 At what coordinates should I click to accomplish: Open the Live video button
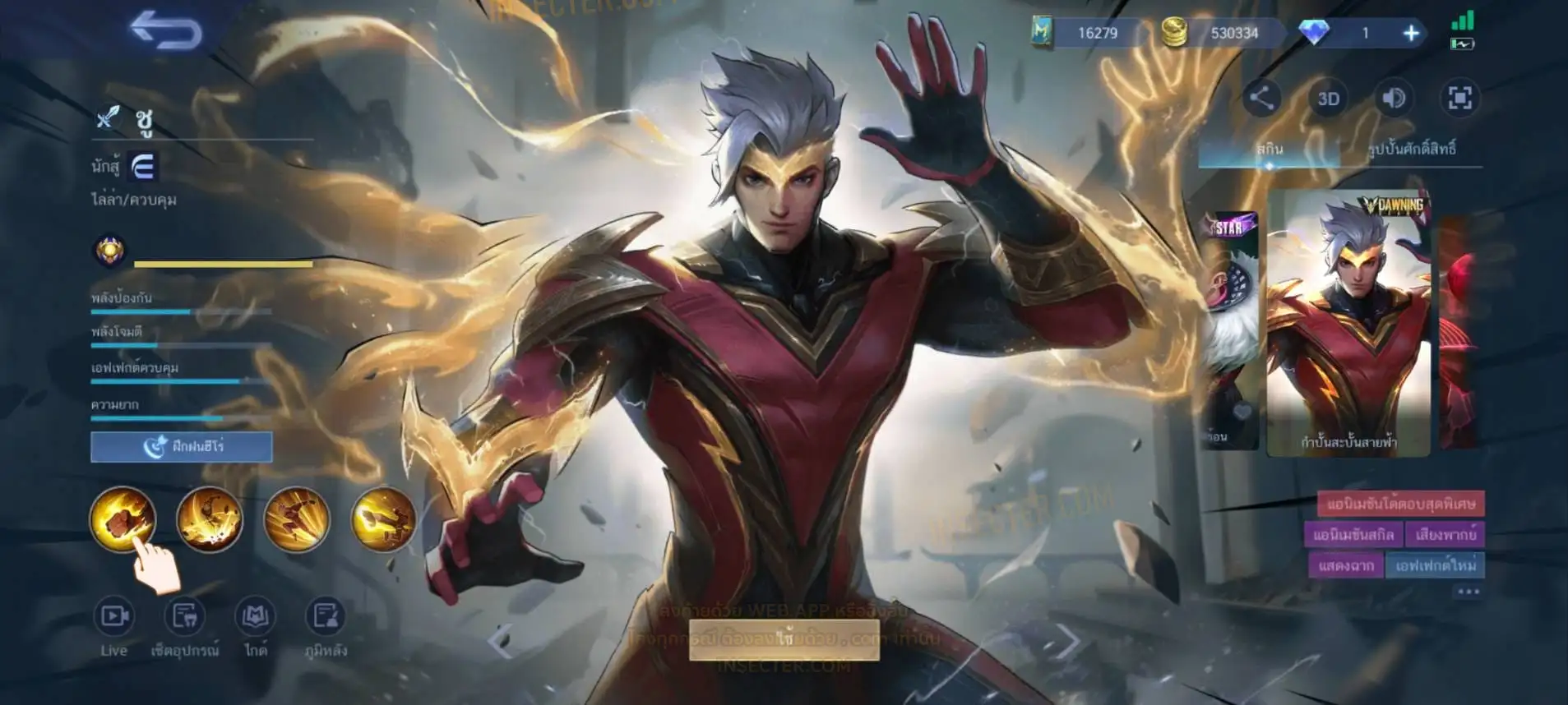(x=114, y=626)
